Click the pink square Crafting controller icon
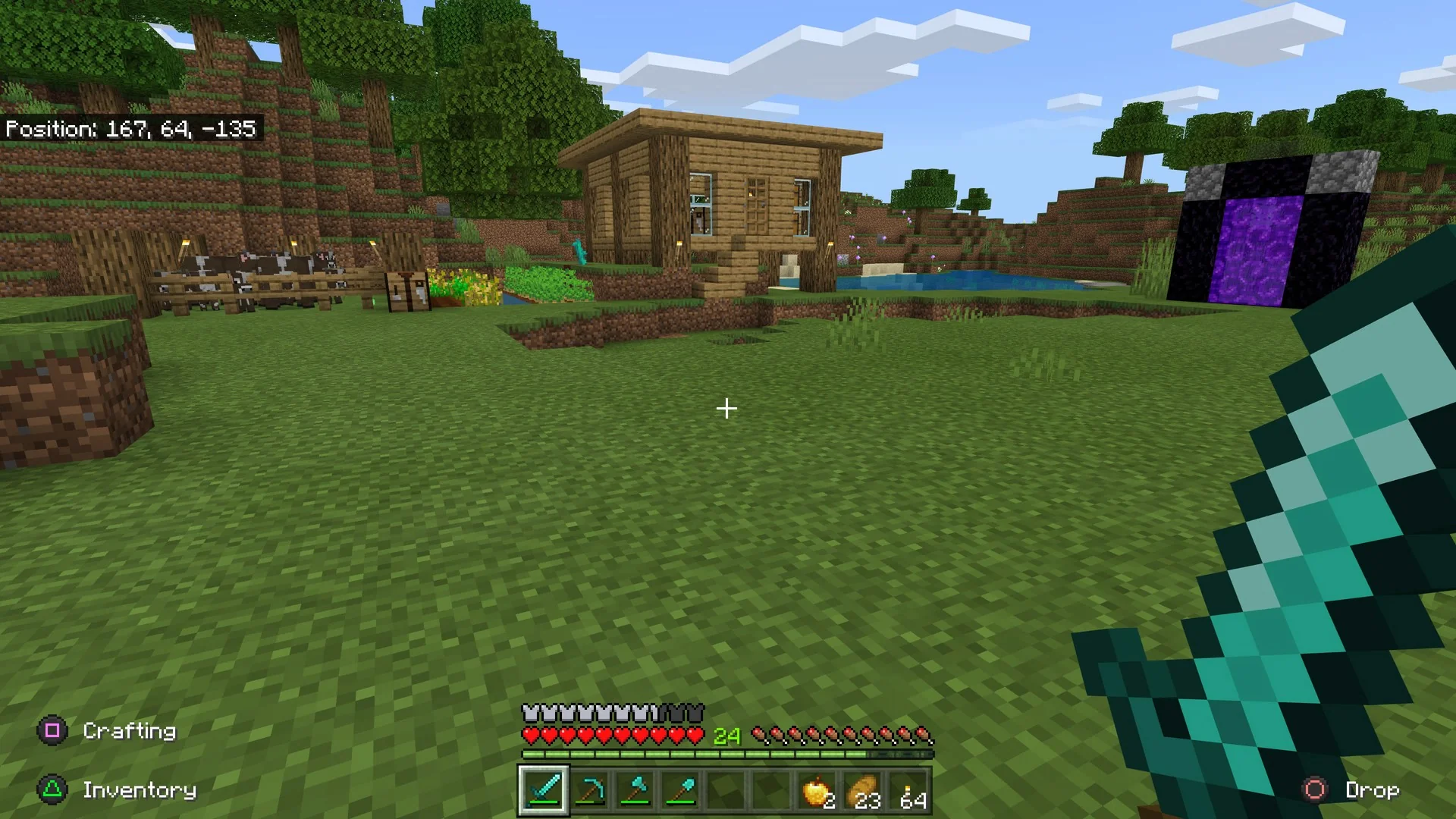 click(53, 730)
